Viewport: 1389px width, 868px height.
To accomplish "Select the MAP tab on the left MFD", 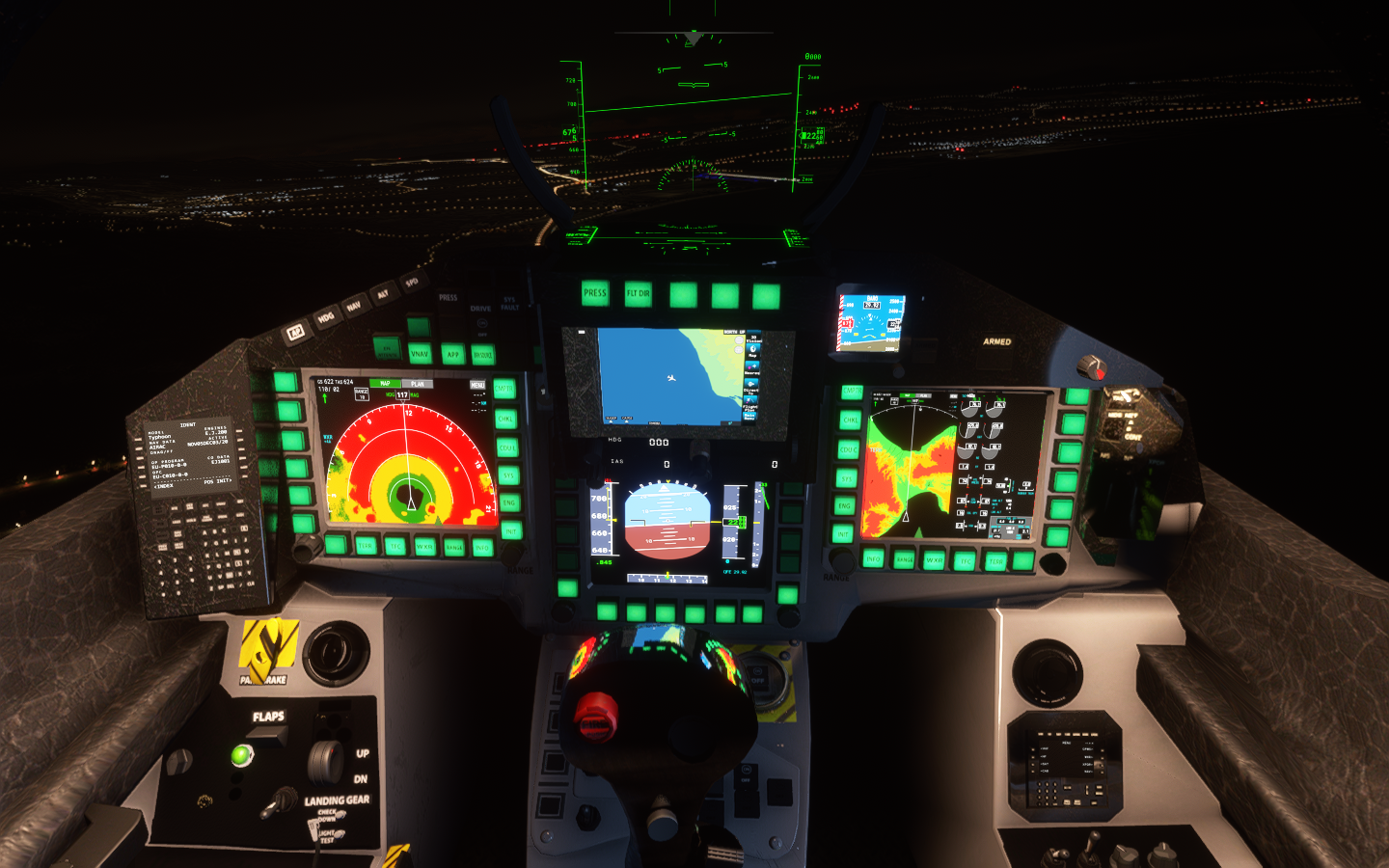I will point(385,383).
